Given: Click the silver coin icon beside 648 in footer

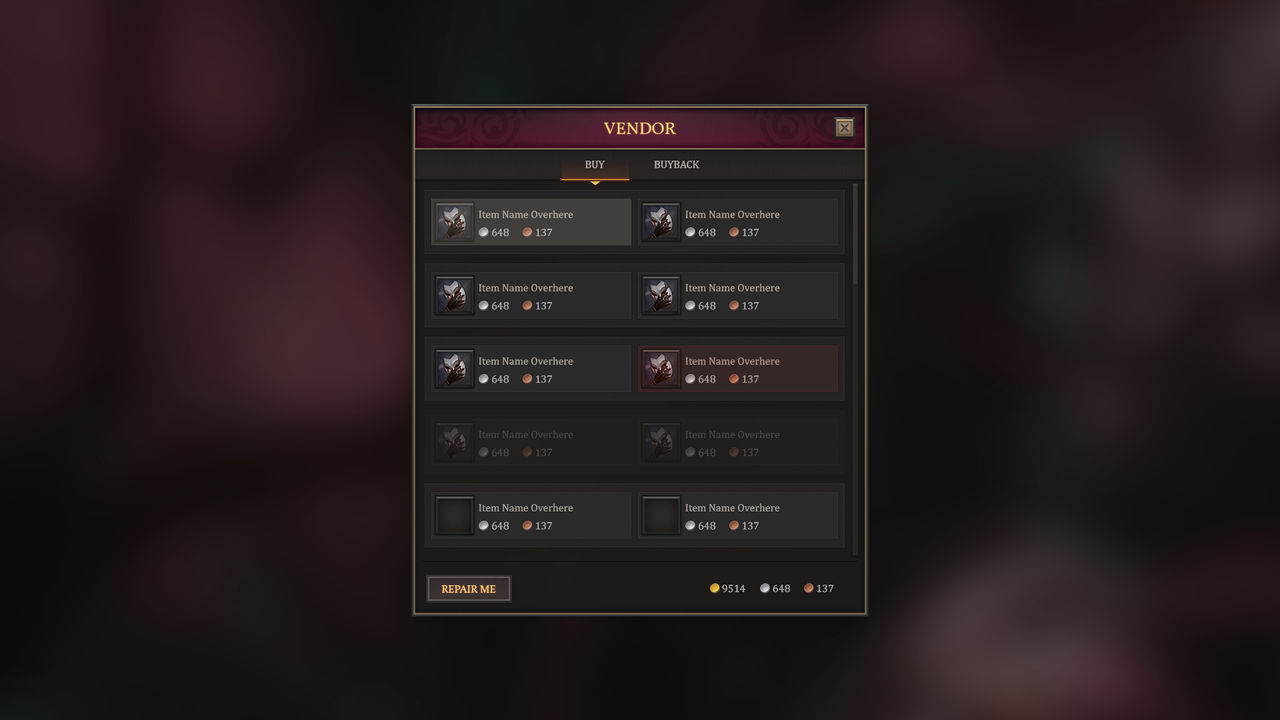Looking at the screenshot, I should tap(765, 588).
